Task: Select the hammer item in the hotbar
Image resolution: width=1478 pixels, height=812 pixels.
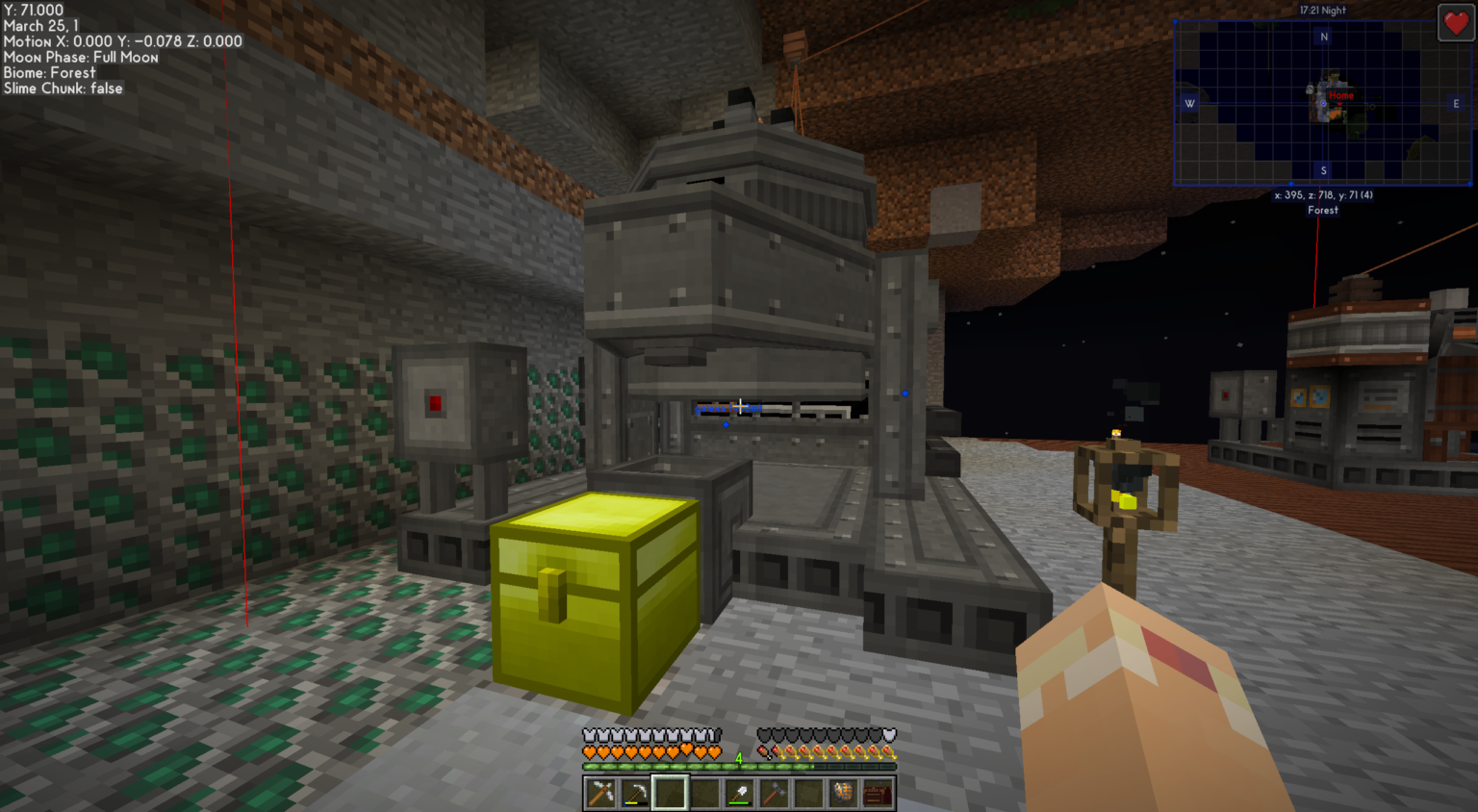Action: tap(775, 793)
